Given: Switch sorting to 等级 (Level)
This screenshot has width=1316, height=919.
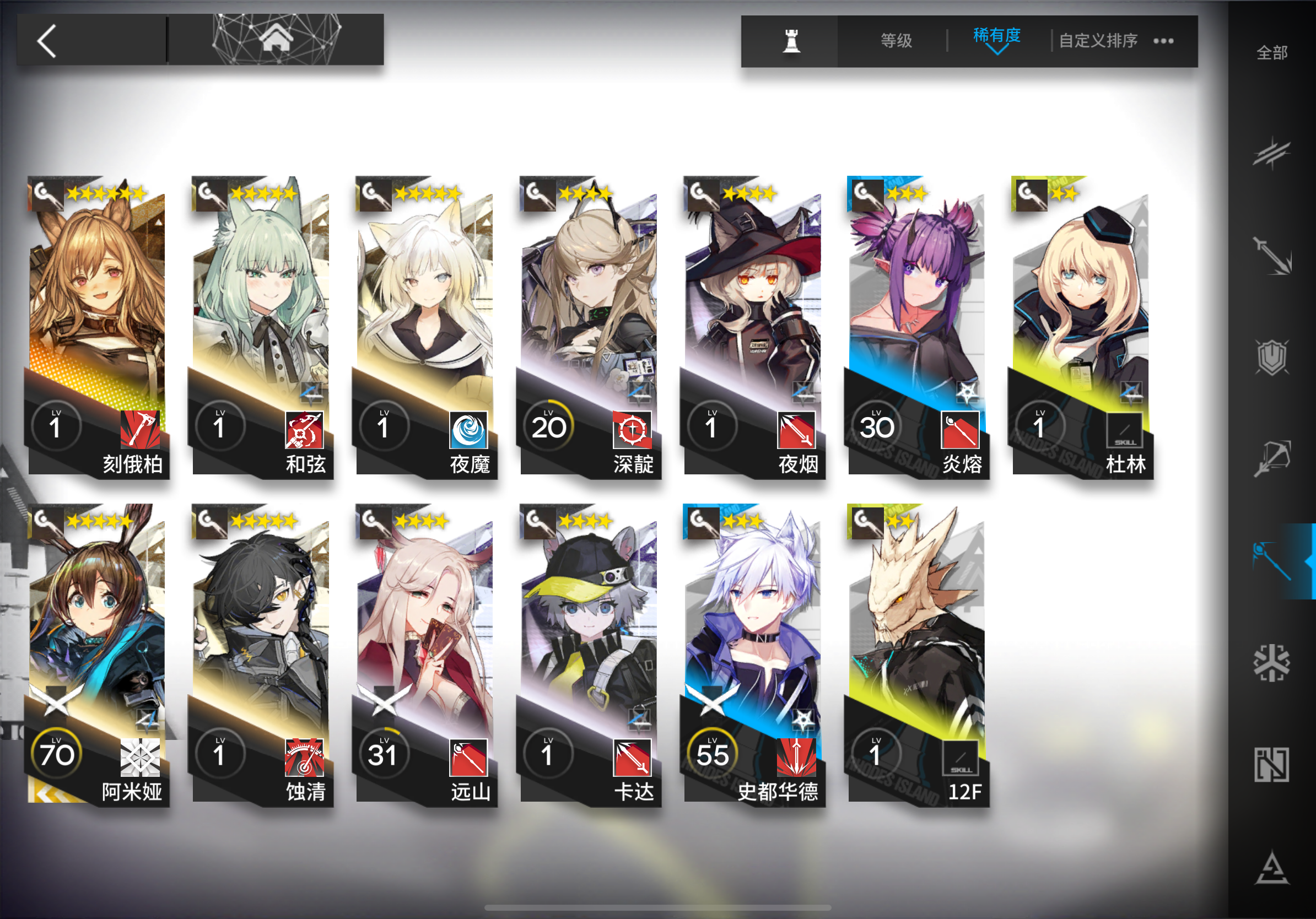Looking at the screenshot, I should pyautogui.click(x=896, y=40).
